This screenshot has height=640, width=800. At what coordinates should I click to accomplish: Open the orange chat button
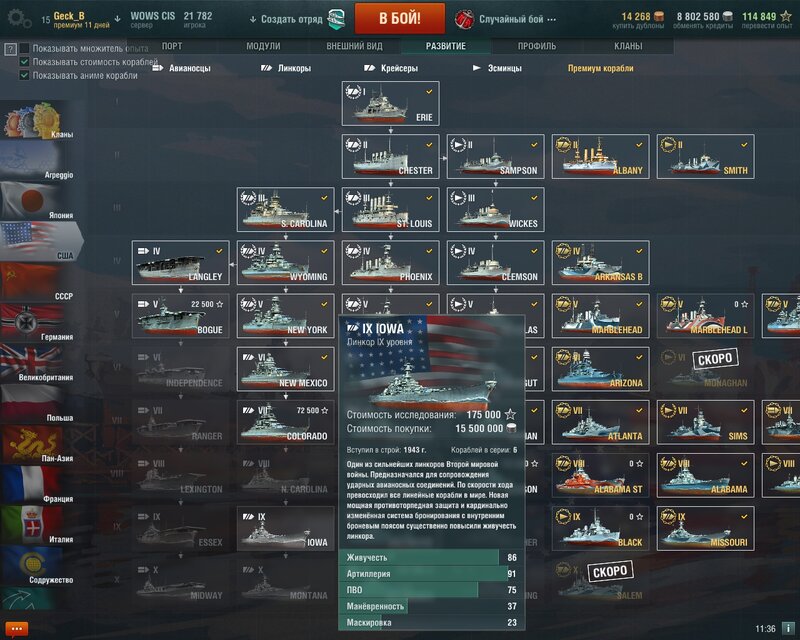17,628
